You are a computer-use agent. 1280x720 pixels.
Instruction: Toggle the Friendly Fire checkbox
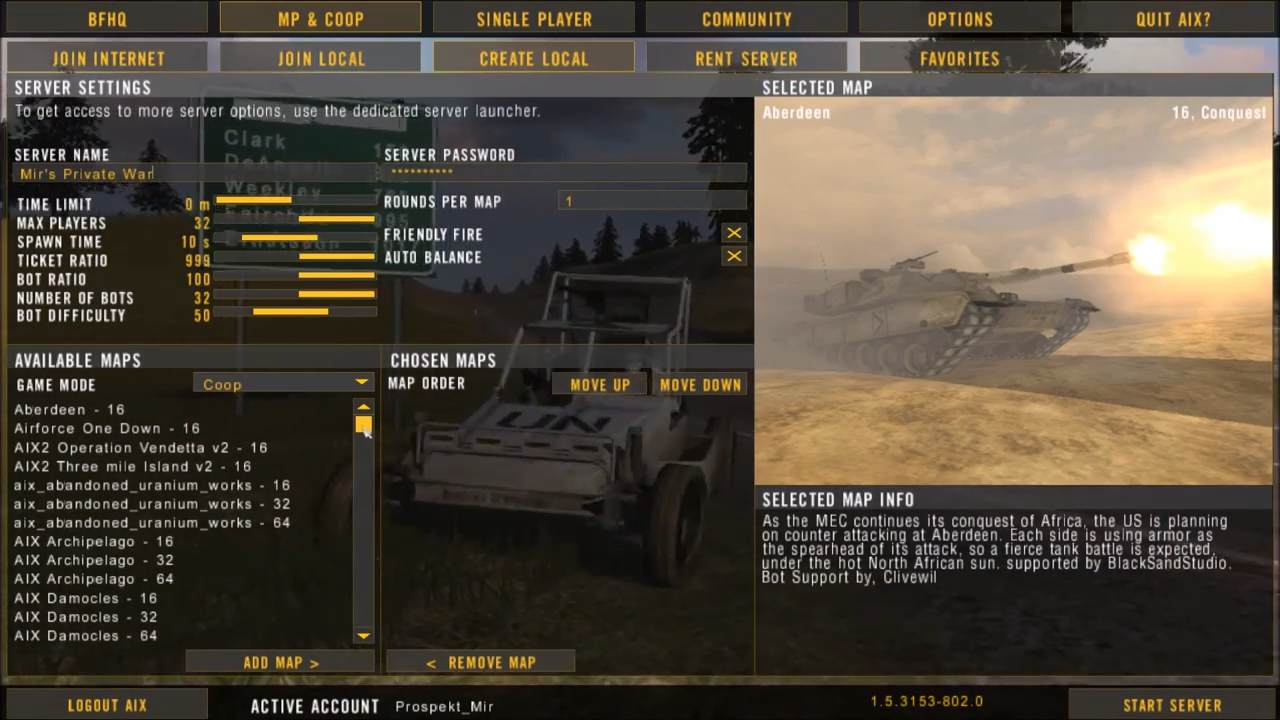coord(734,233)
